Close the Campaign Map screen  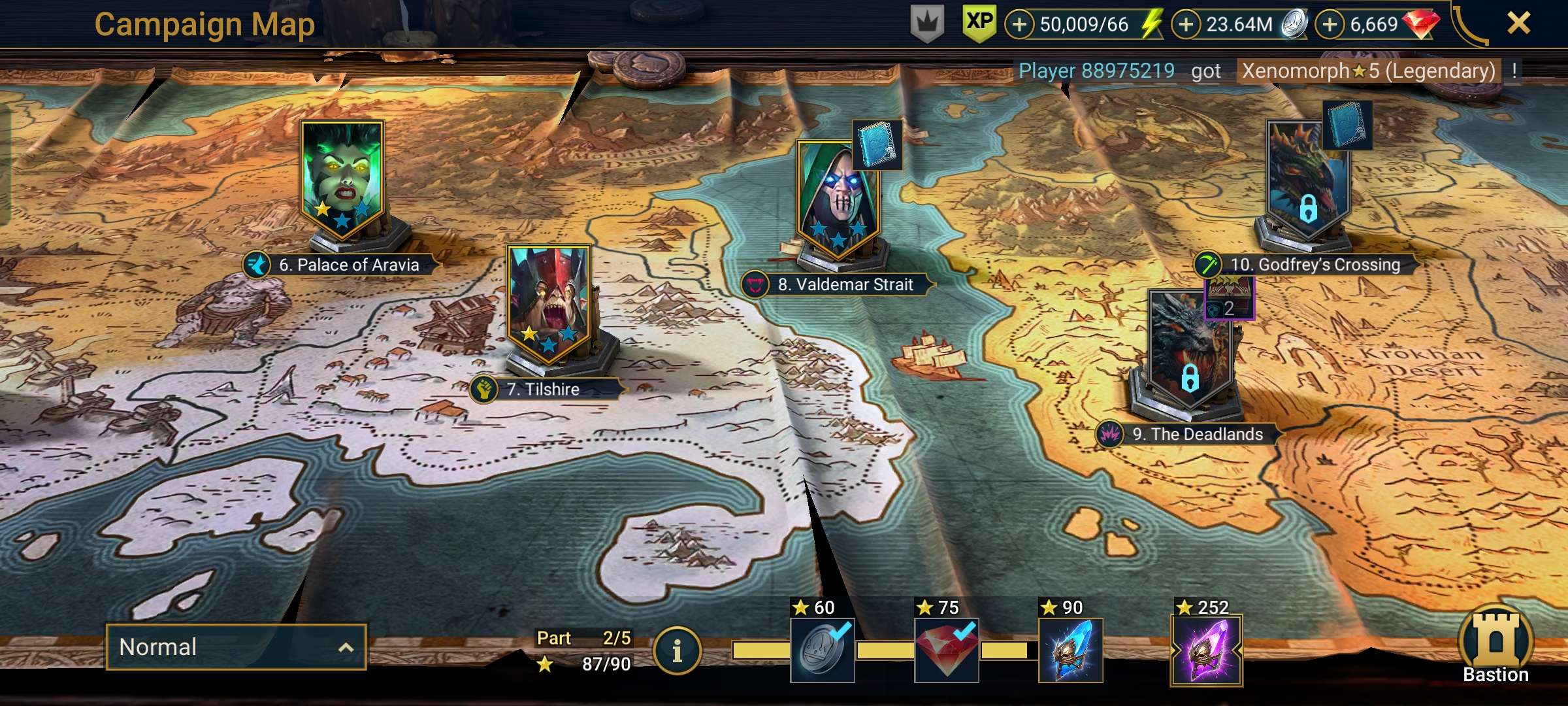(x=1518, y=24)
